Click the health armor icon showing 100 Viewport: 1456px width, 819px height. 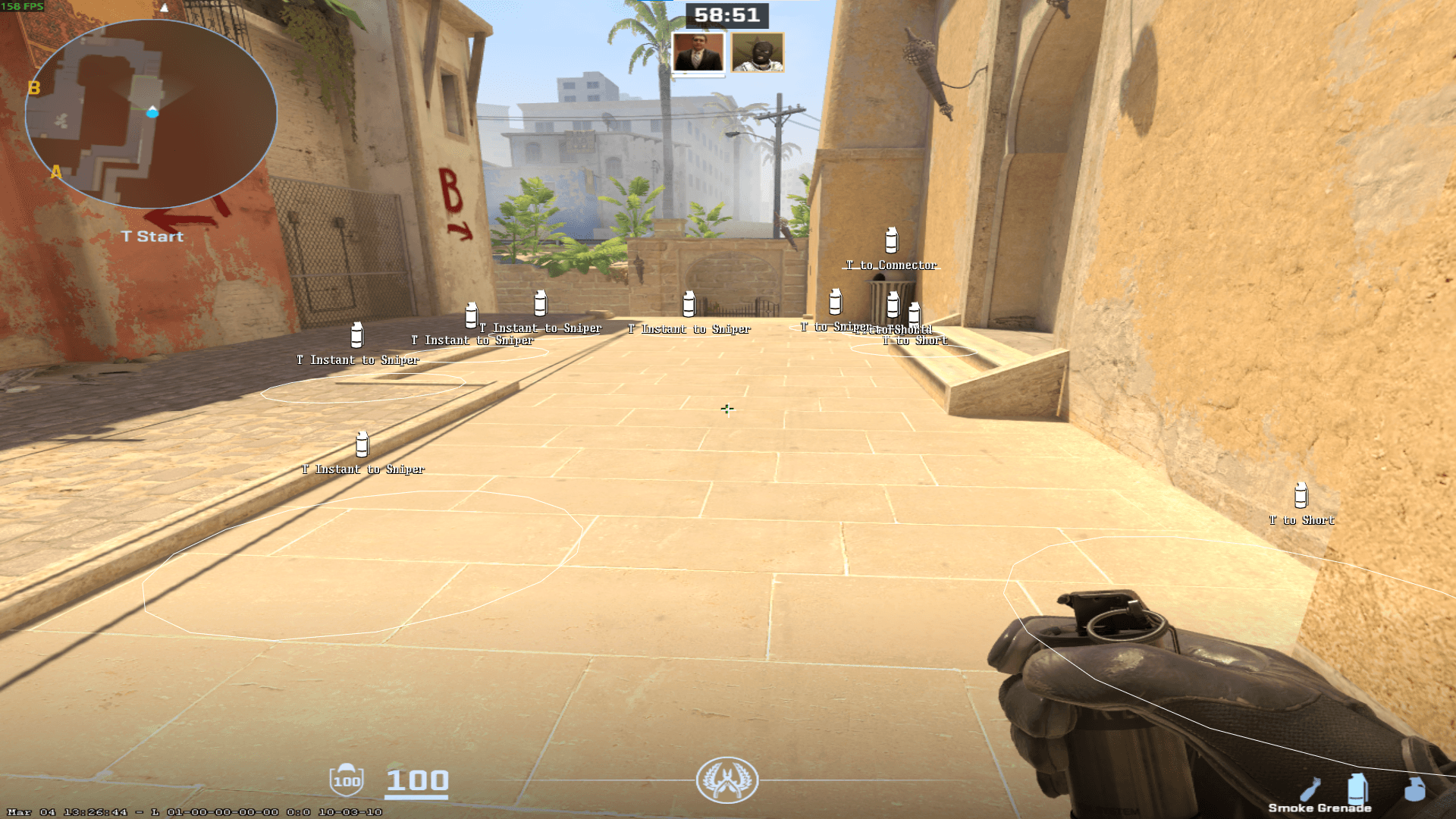tap(347, 779)
